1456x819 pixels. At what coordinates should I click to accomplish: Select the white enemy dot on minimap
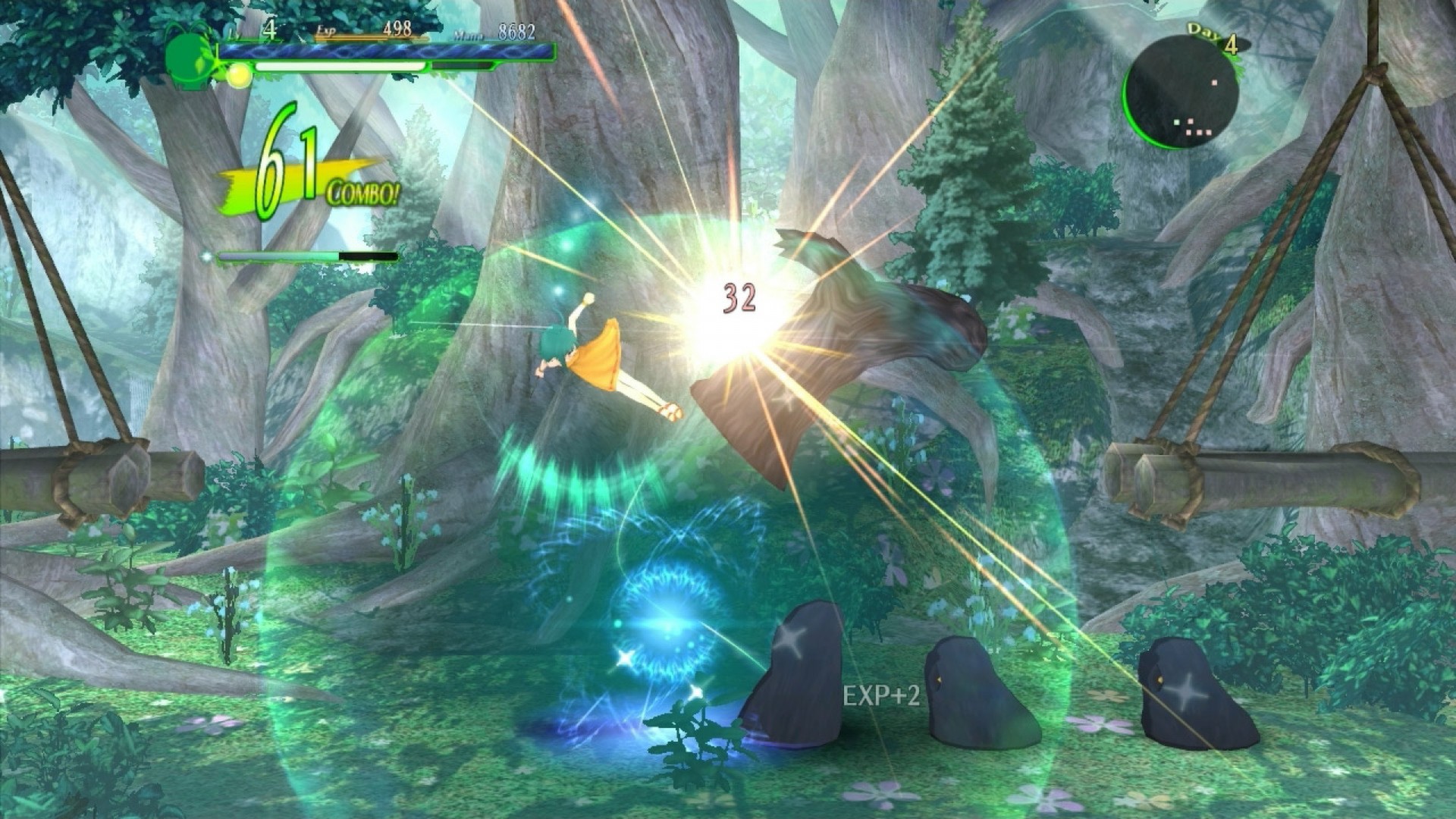point(1214,83)
